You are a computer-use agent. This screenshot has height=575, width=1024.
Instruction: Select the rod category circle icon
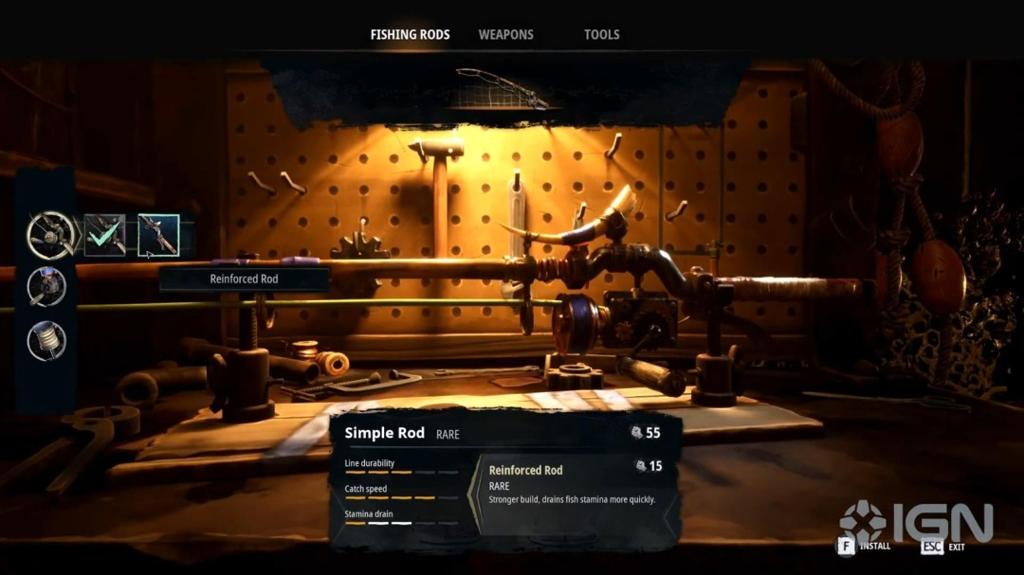(48, 235)
